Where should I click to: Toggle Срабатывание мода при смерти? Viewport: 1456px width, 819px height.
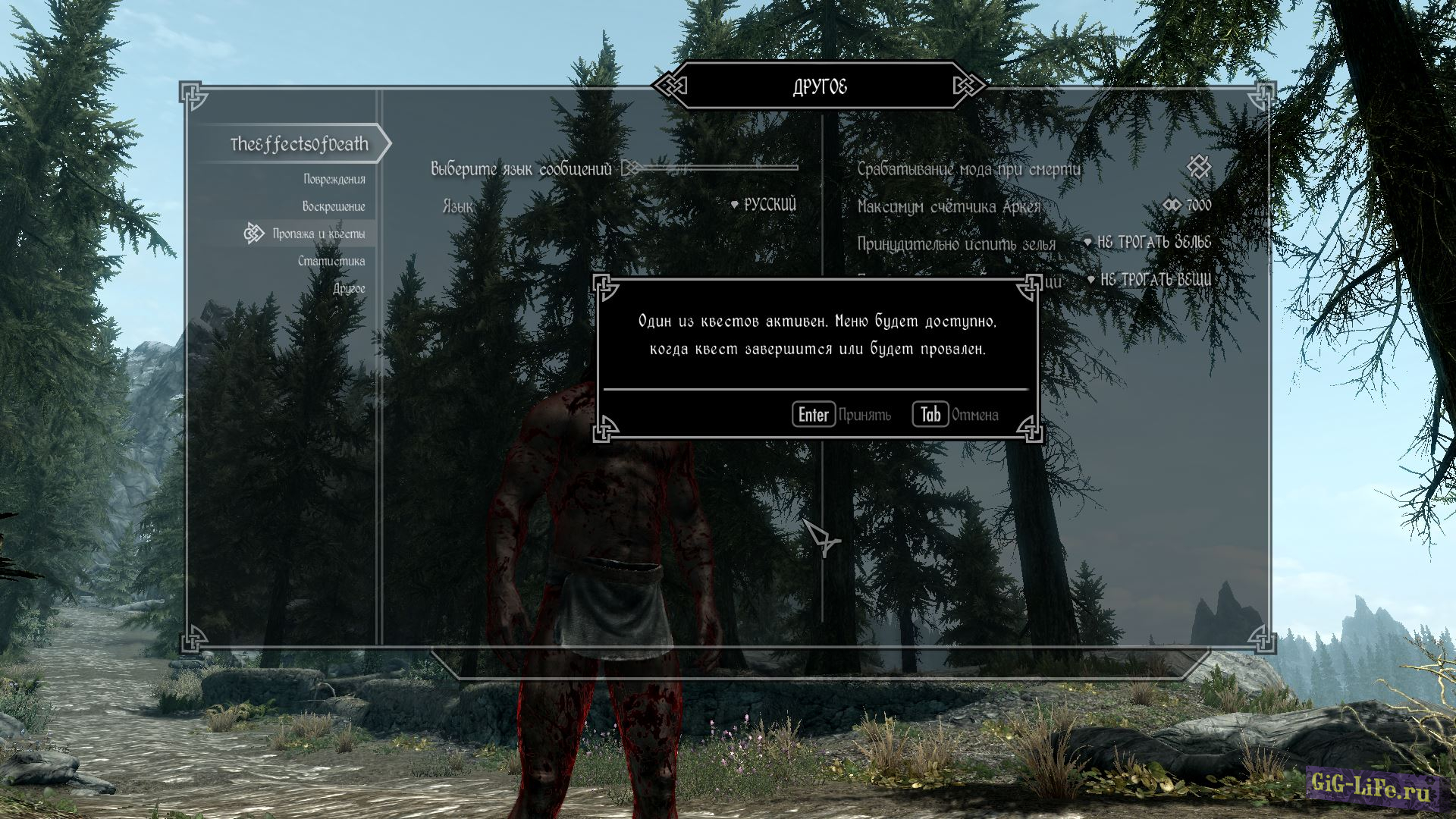1198,168
